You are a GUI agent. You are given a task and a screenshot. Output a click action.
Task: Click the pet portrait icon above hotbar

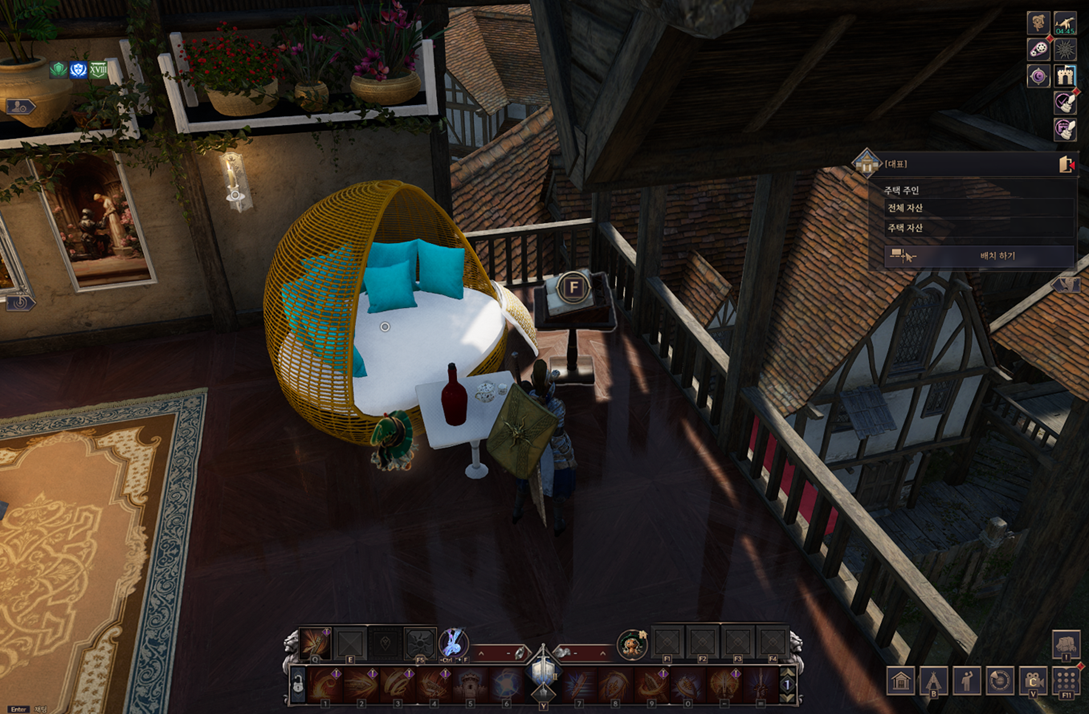(631, 644)
